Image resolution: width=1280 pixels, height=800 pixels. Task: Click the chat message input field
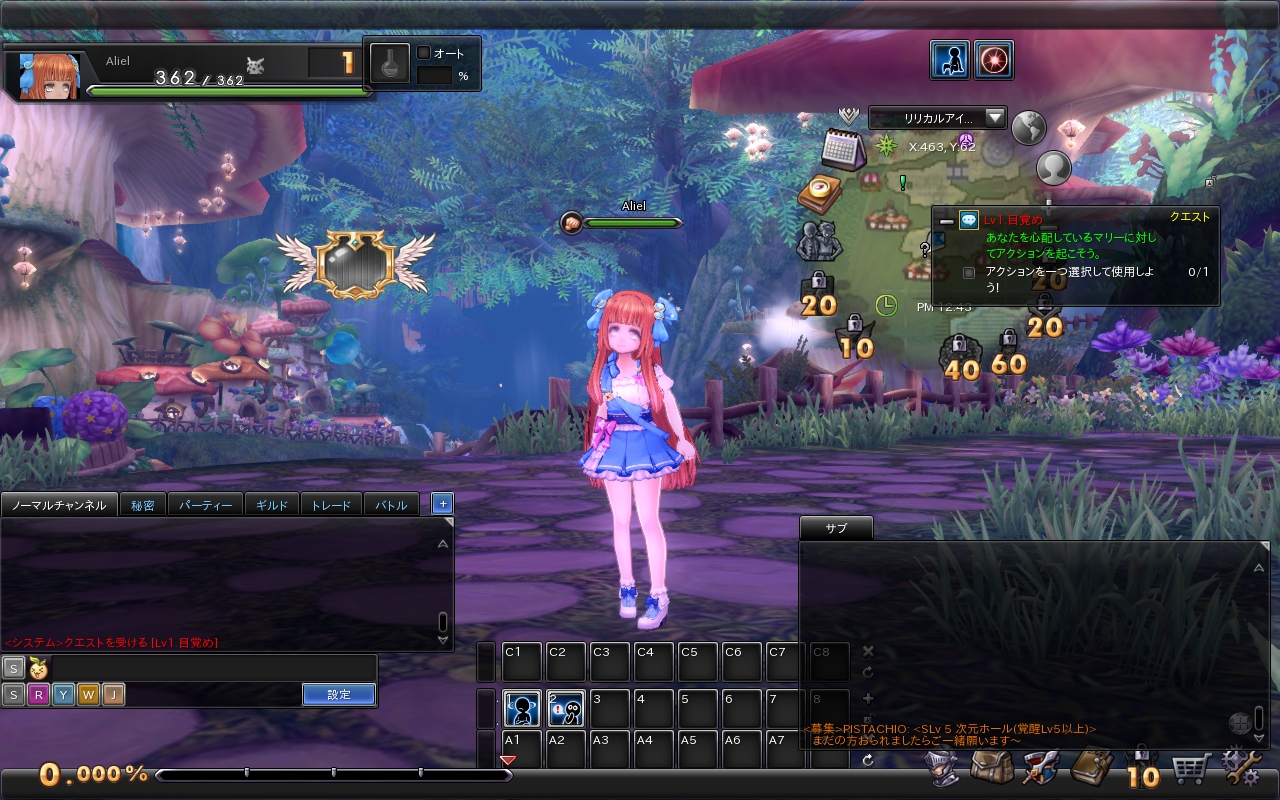(210, 667)
